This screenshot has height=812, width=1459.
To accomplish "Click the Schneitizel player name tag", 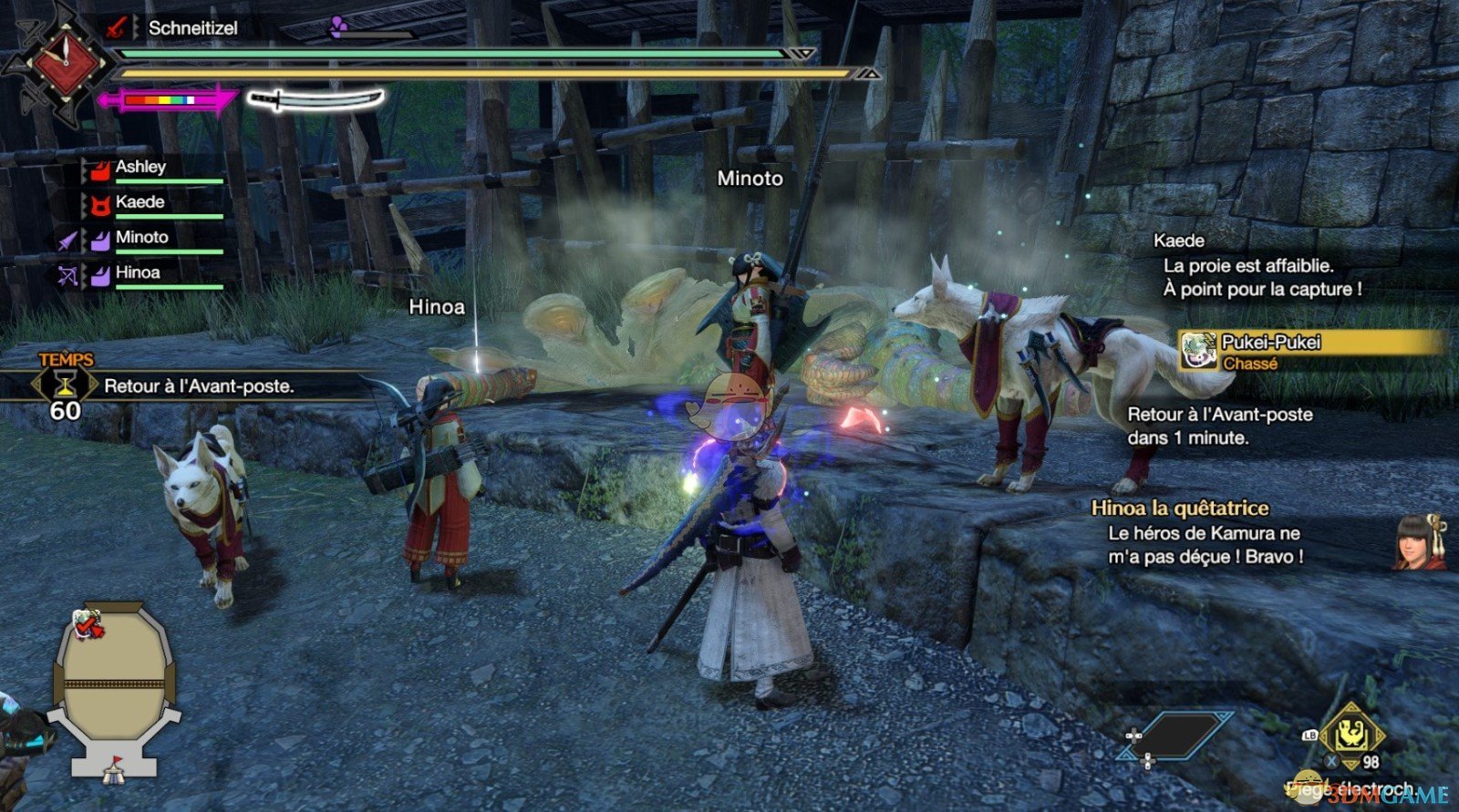I will [192, 28].
